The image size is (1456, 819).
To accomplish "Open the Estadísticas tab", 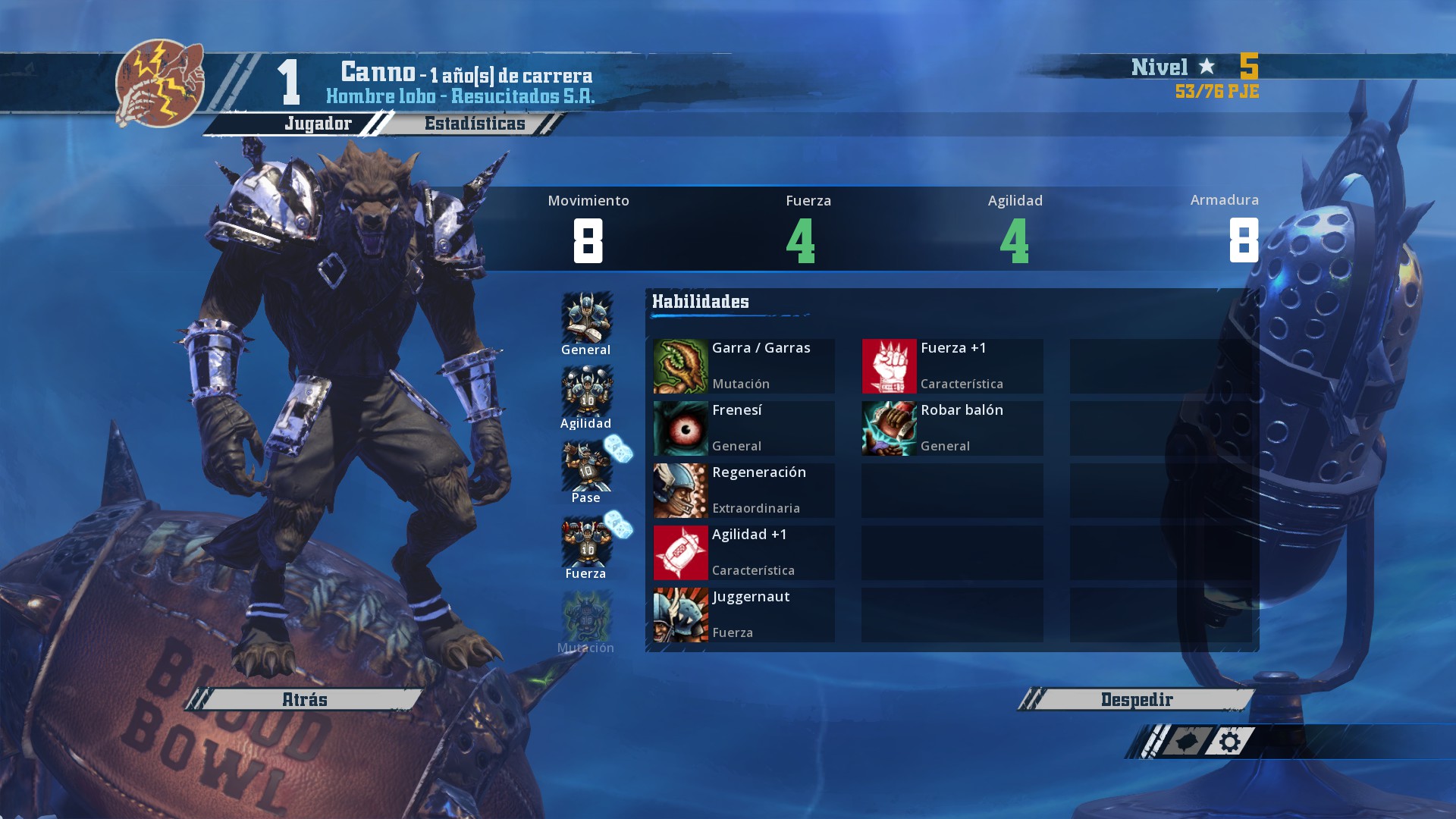I will click(x=475, y=124).
